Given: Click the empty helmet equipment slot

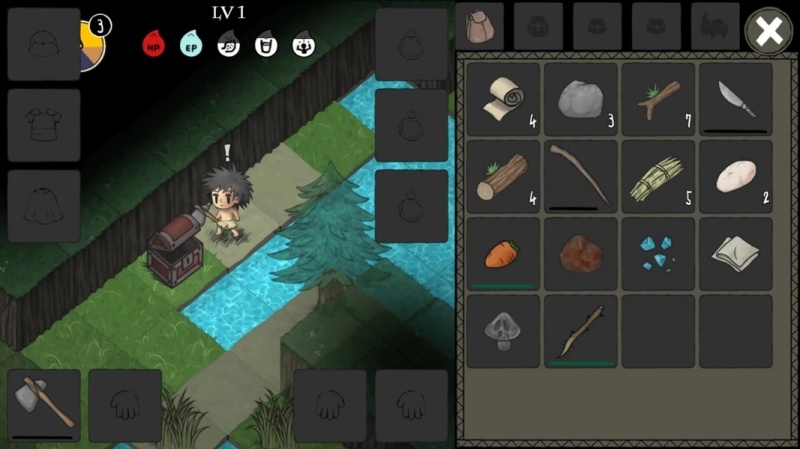Looking at the screenshot, I should (x=44, y=44).
